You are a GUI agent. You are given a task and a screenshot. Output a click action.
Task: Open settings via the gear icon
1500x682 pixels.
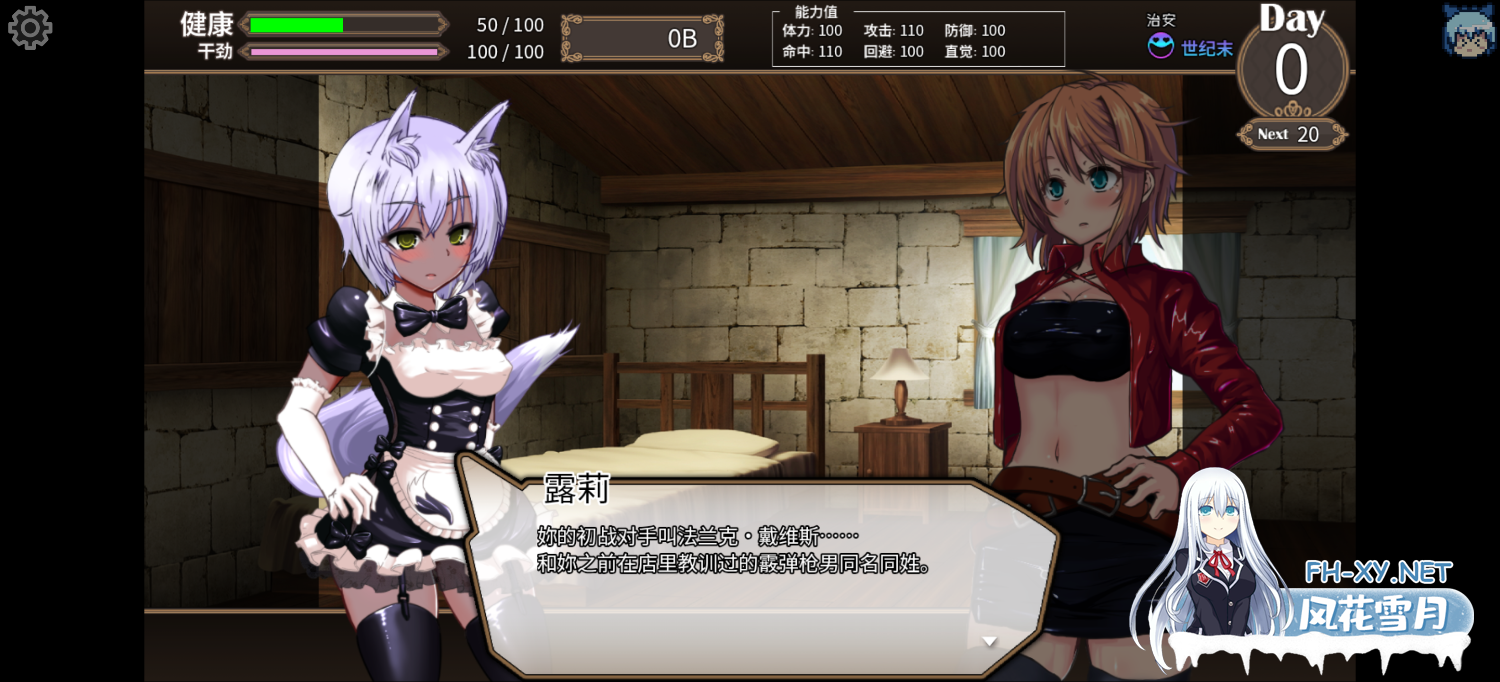coord(30,28)
